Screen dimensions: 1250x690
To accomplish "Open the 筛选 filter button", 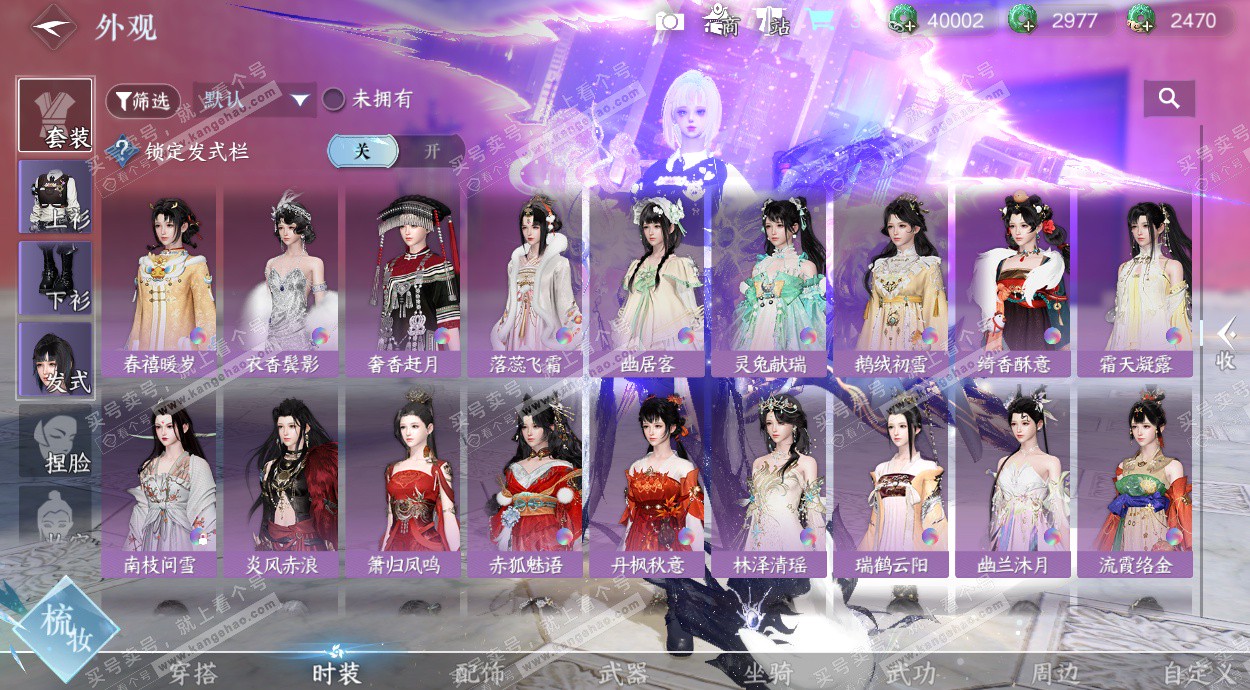I will click(142, 100).
